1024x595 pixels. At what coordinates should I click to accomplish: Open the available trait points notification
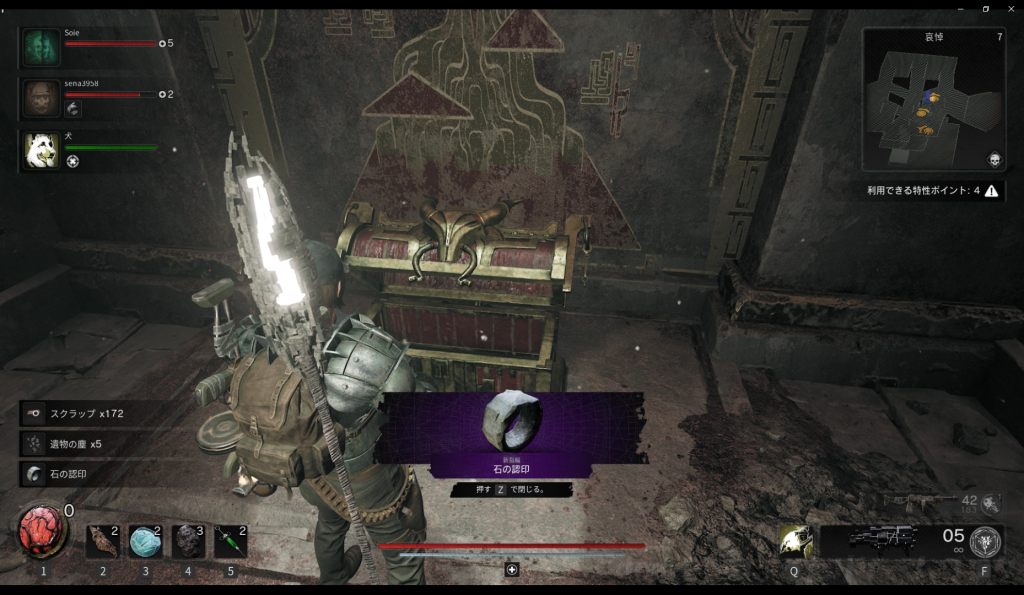[933, 191]
